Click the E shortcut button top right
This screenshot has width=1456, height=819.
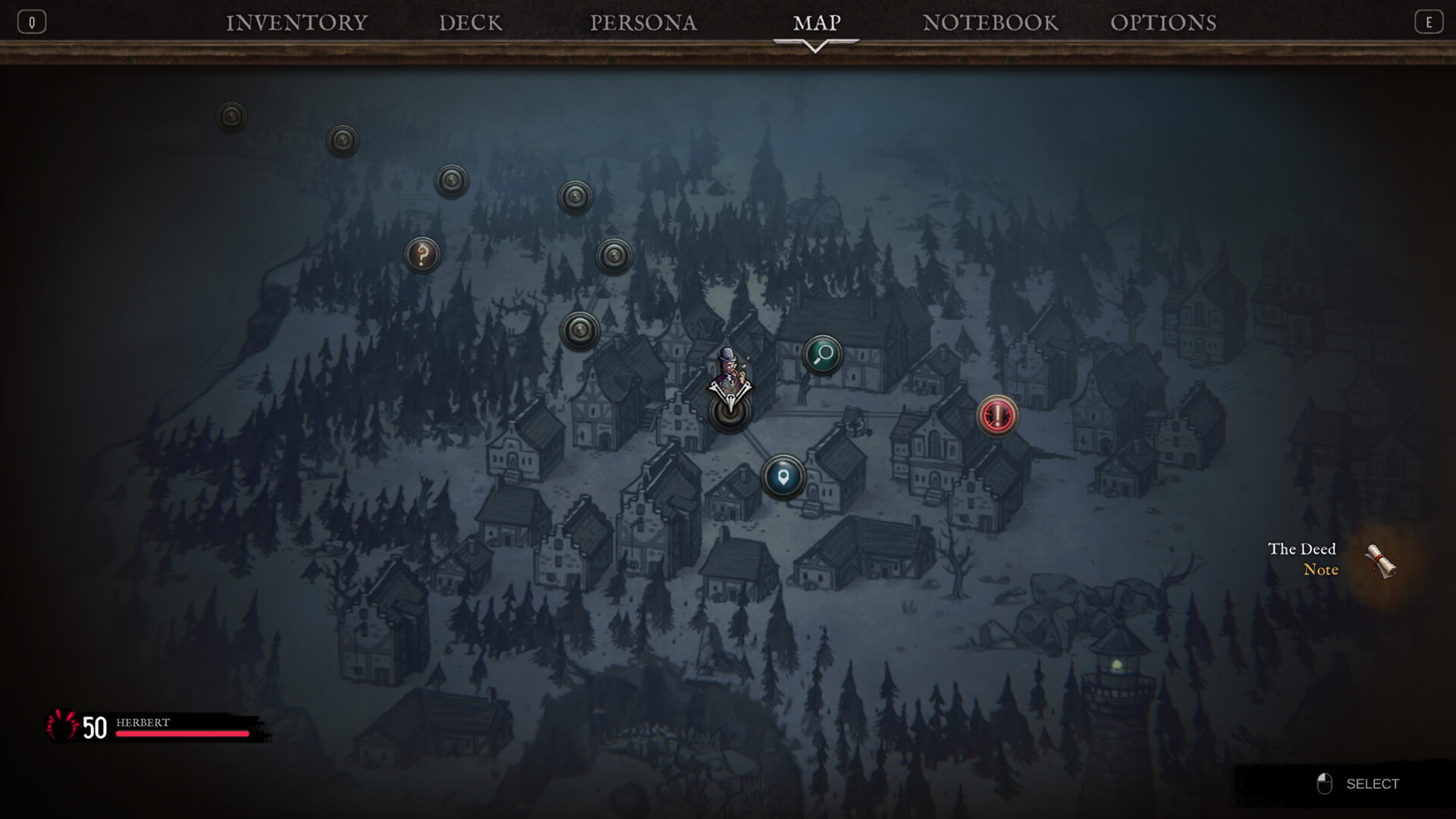(x=1429, y=21)
